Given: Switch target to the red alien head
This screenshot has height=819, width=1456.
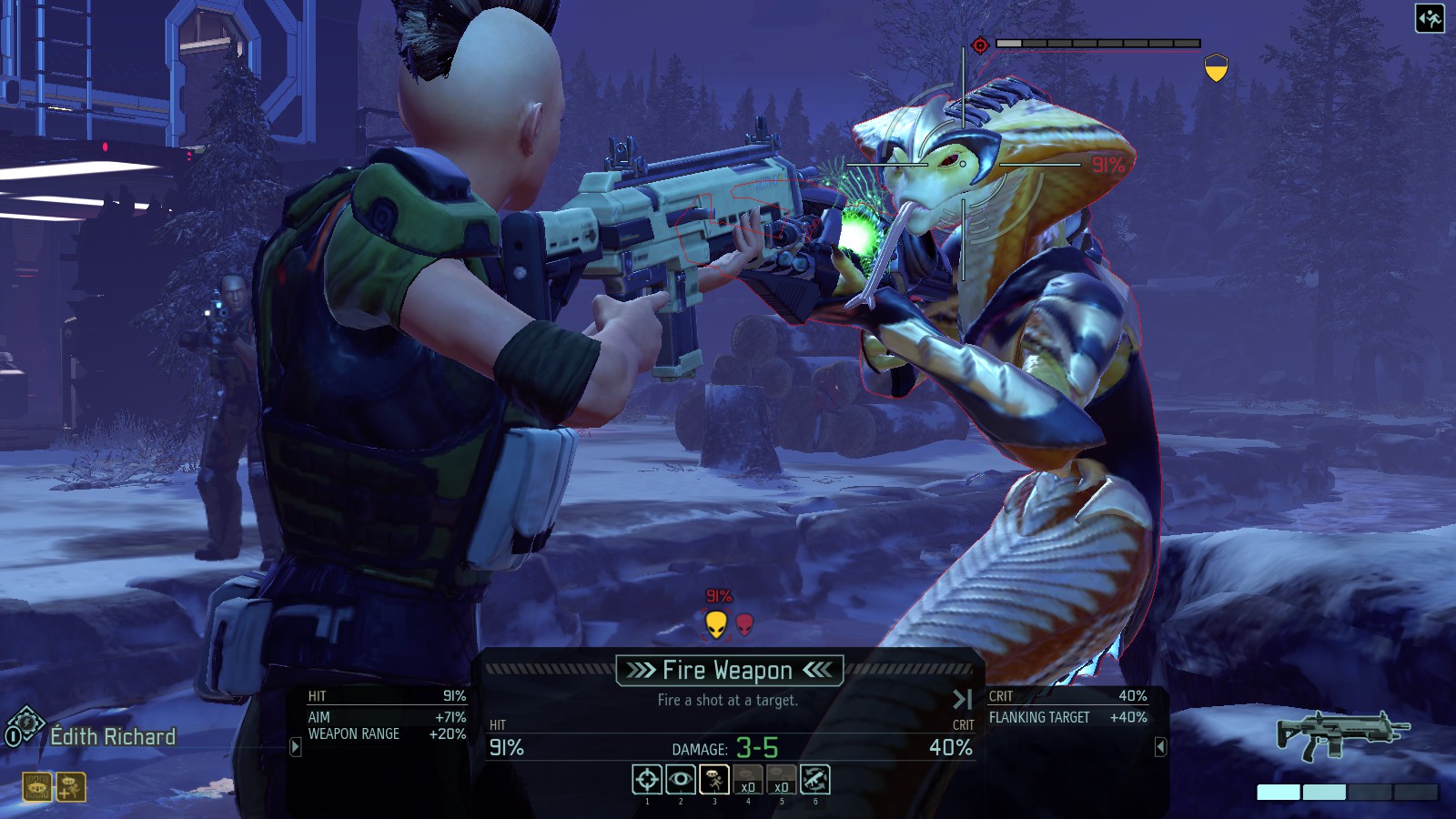Looking at the screenshot, I should click(745, 624).
